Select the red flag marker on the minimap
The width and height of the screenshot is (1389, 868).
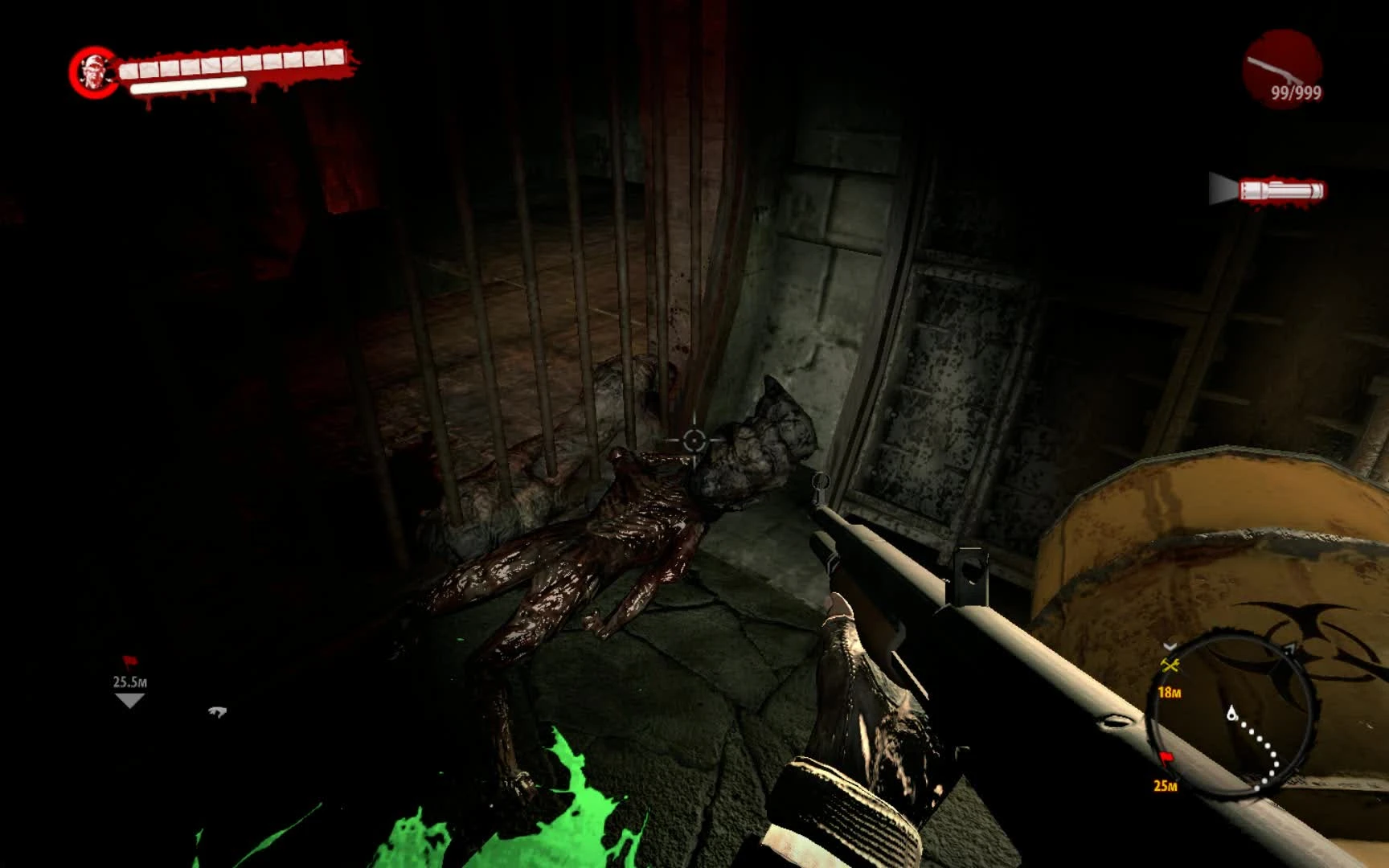click(x=1166, y=757)
